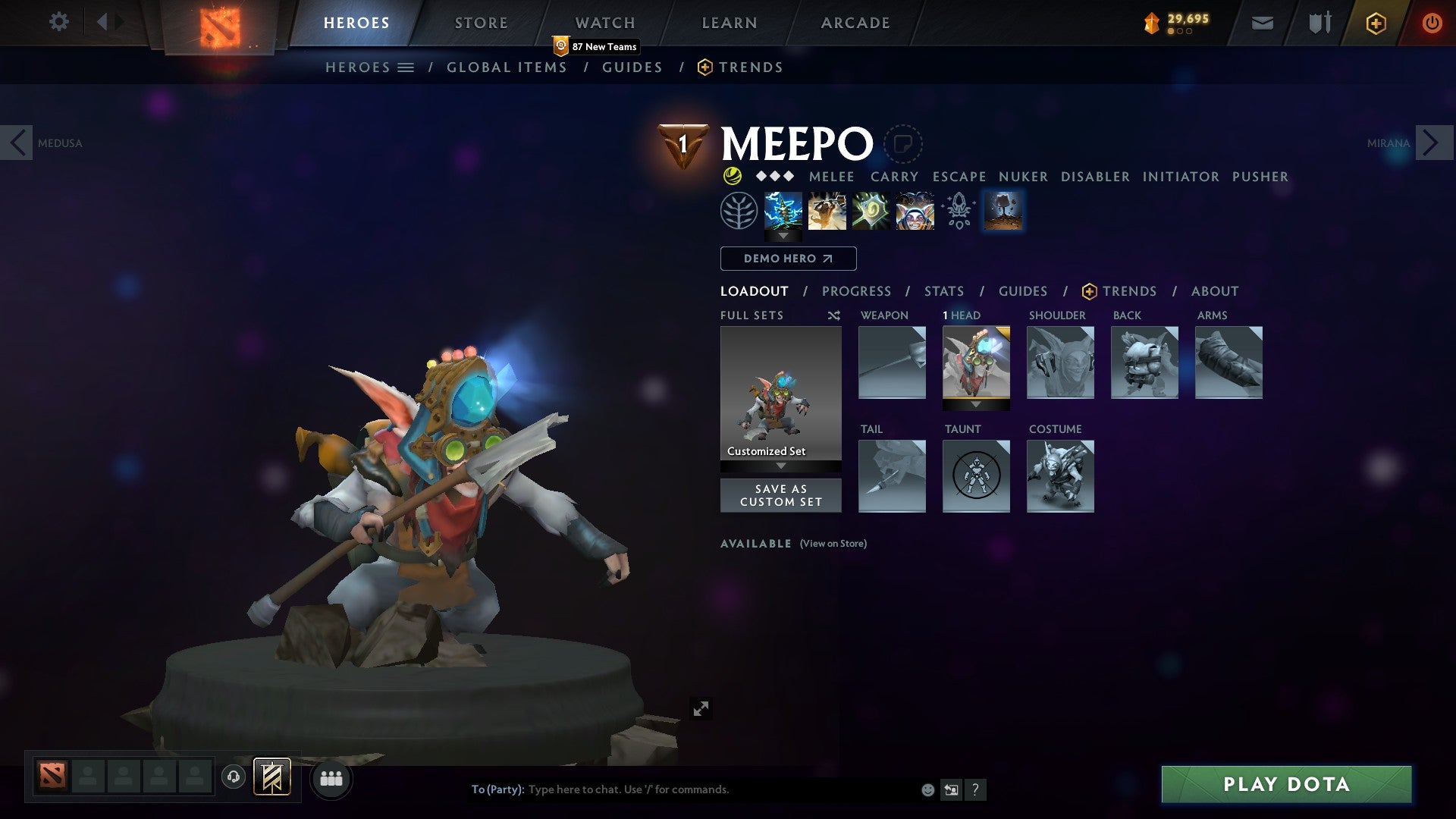The width and height of the screenshot is (1456, 819).
Task: Open the Settings gear menu
Action: tap(58, 22)
